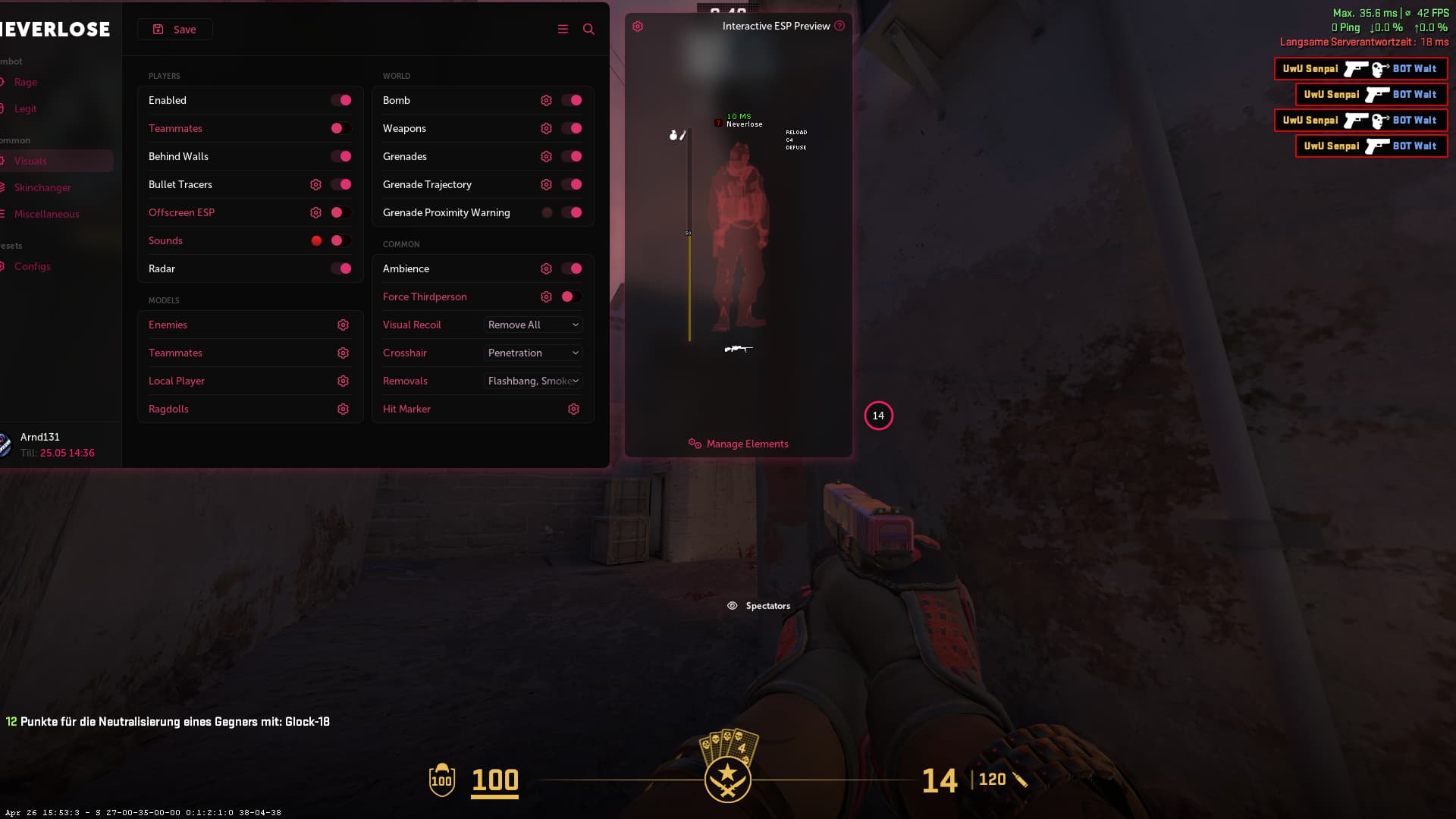1456x819 pixels.
Task: Click Manage Elements in ESP preview
Action: 747,444
